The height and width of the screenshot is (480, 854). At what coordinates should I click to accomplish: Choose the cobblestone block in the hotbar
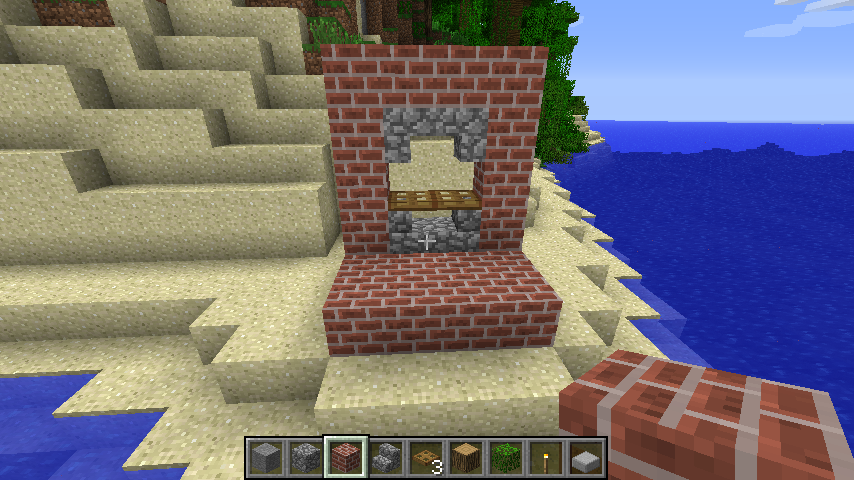pos(306,458)
